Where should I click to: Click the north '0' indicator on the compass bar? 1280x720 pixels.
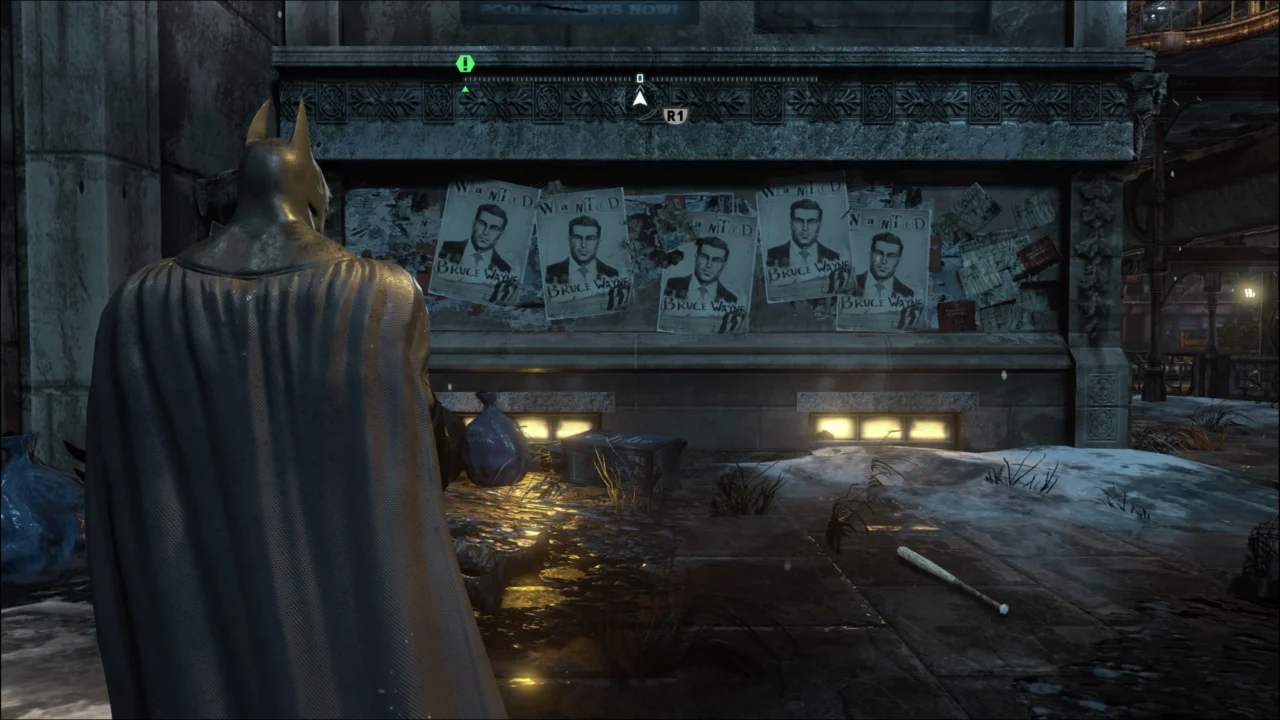639,77
